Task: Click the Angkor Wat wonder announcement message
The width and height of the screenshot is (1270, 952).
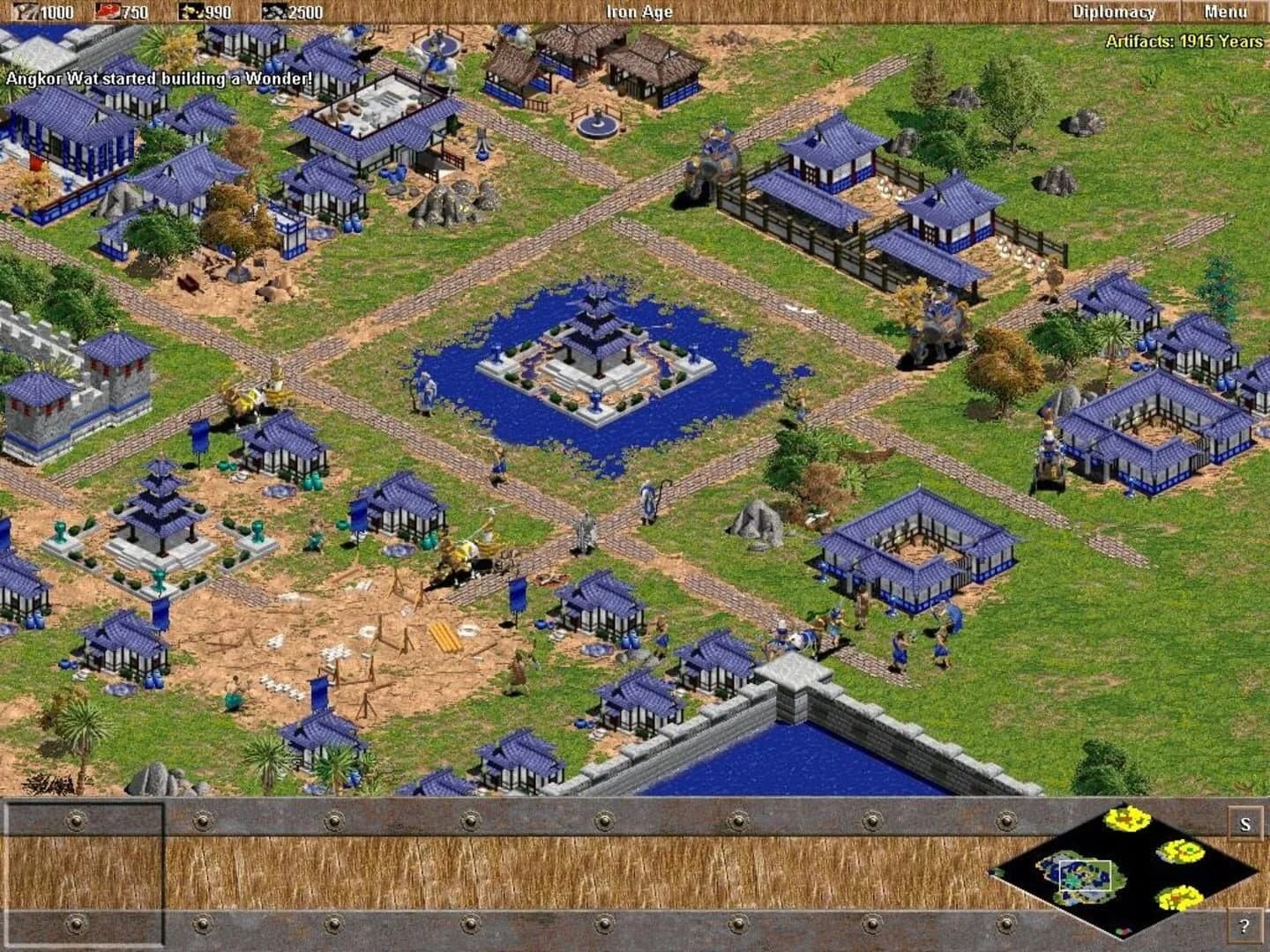Action: point(159,78)
